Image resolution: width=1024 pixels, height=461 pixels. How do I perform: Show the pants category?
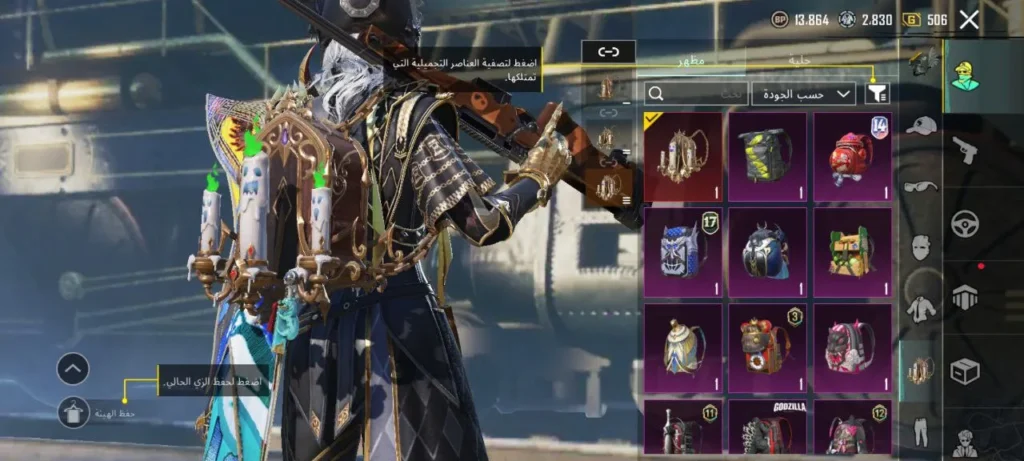pyautogui.click(x=921, y=432)
